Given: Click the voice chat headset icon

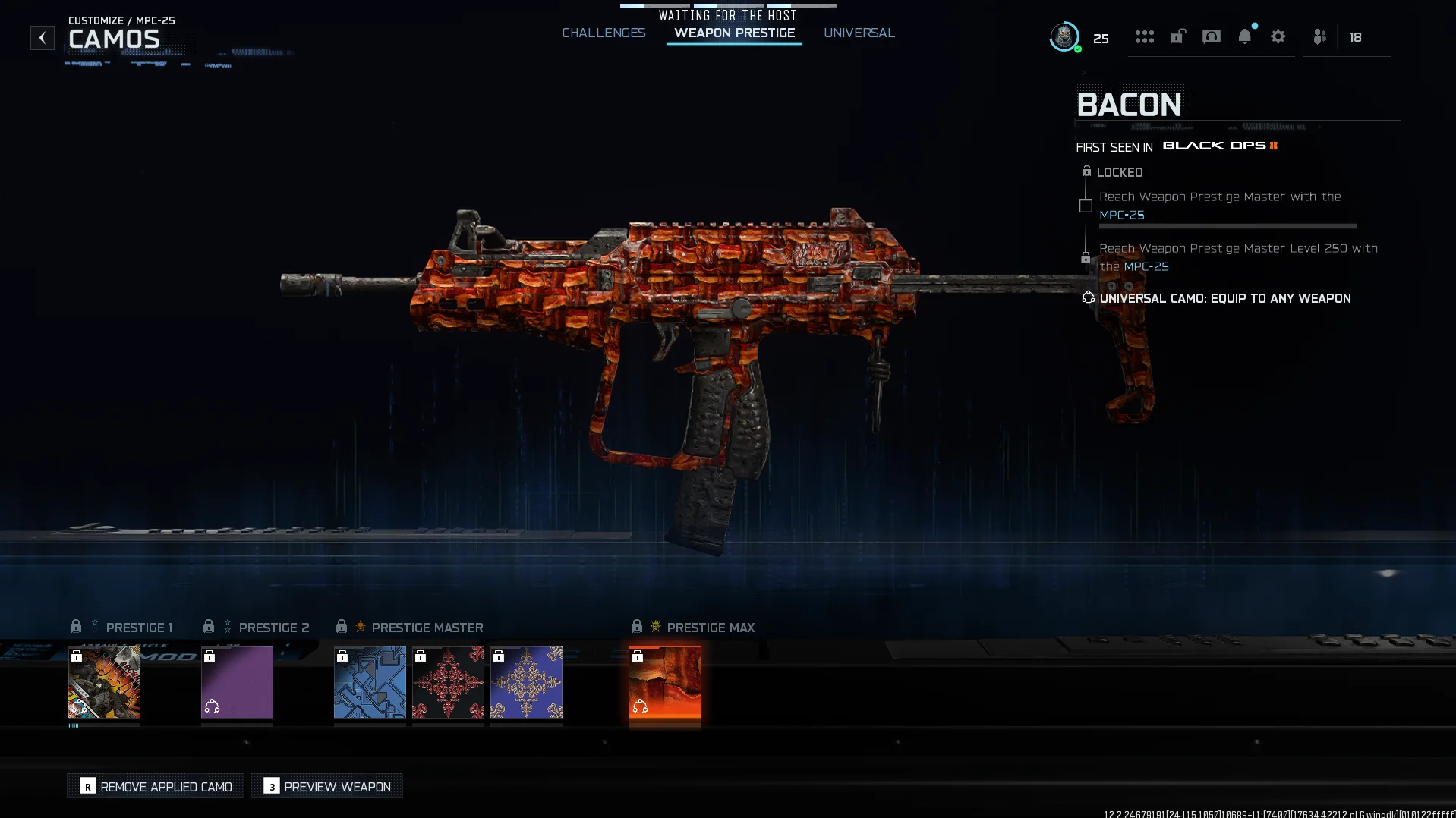Looking at the screenshot, I should 1212,36.
